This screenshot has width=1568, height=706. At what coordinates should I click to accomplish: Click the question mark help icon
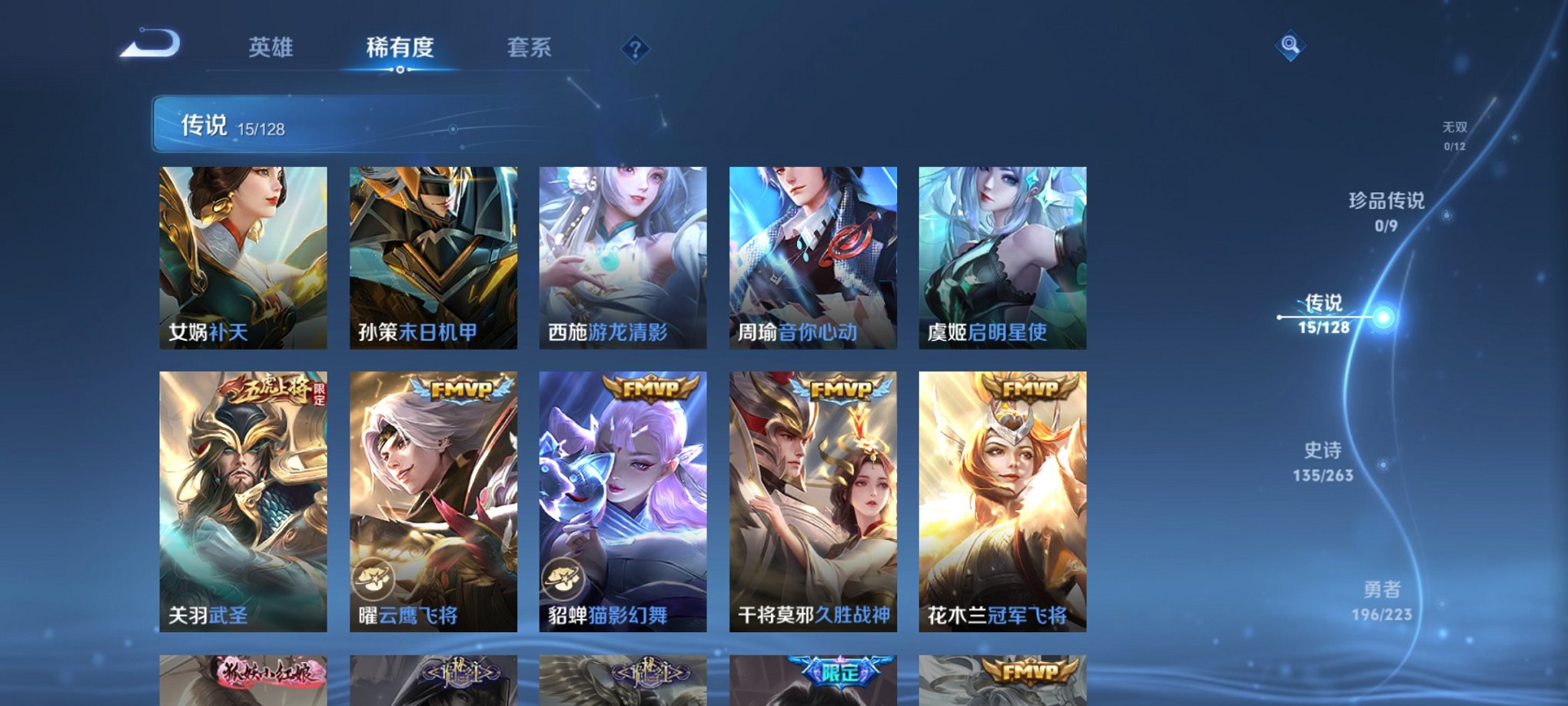pyautogui.click(x=635, y=49)
